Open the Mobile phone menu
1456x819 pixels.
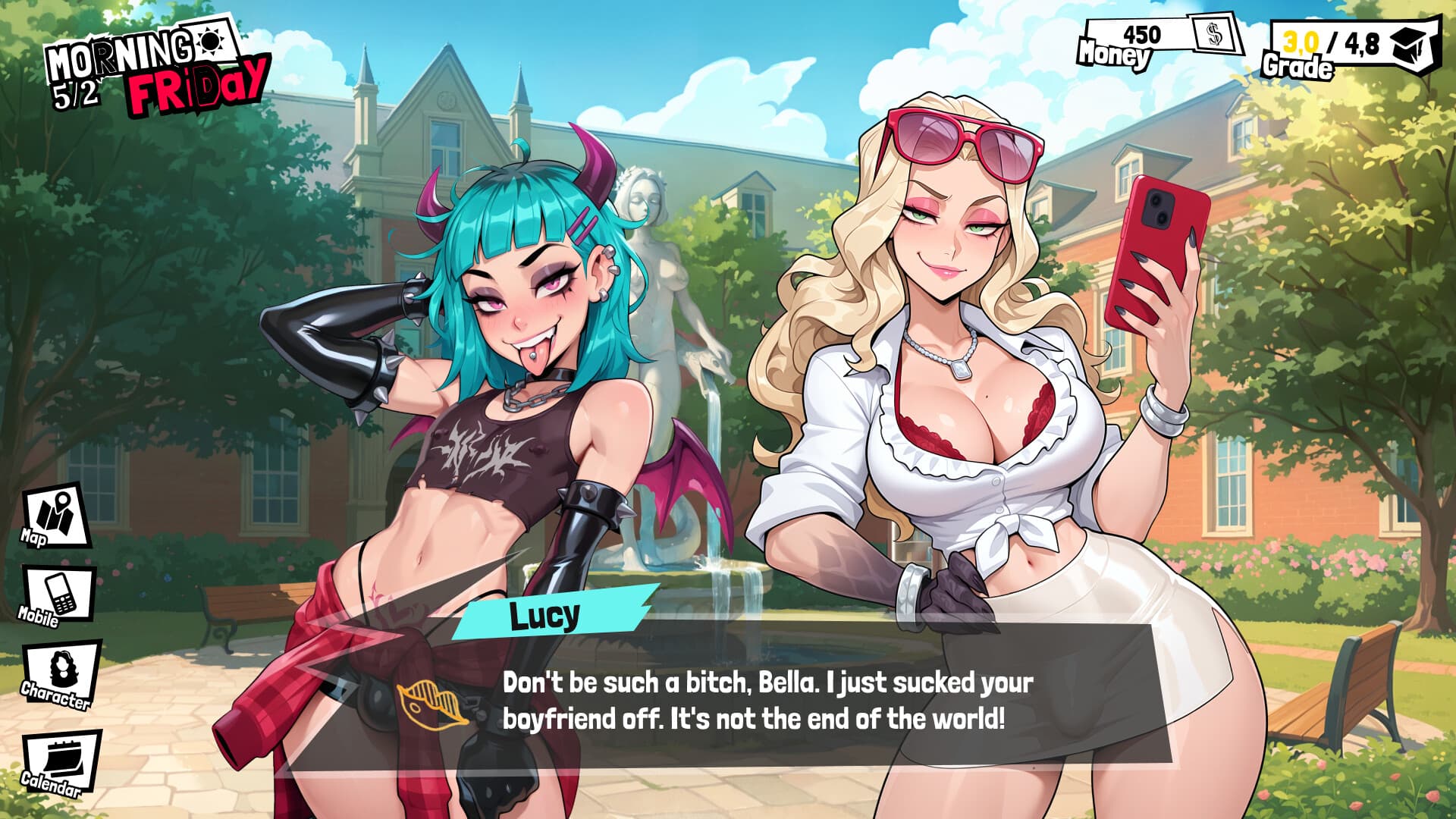(59, 595)
